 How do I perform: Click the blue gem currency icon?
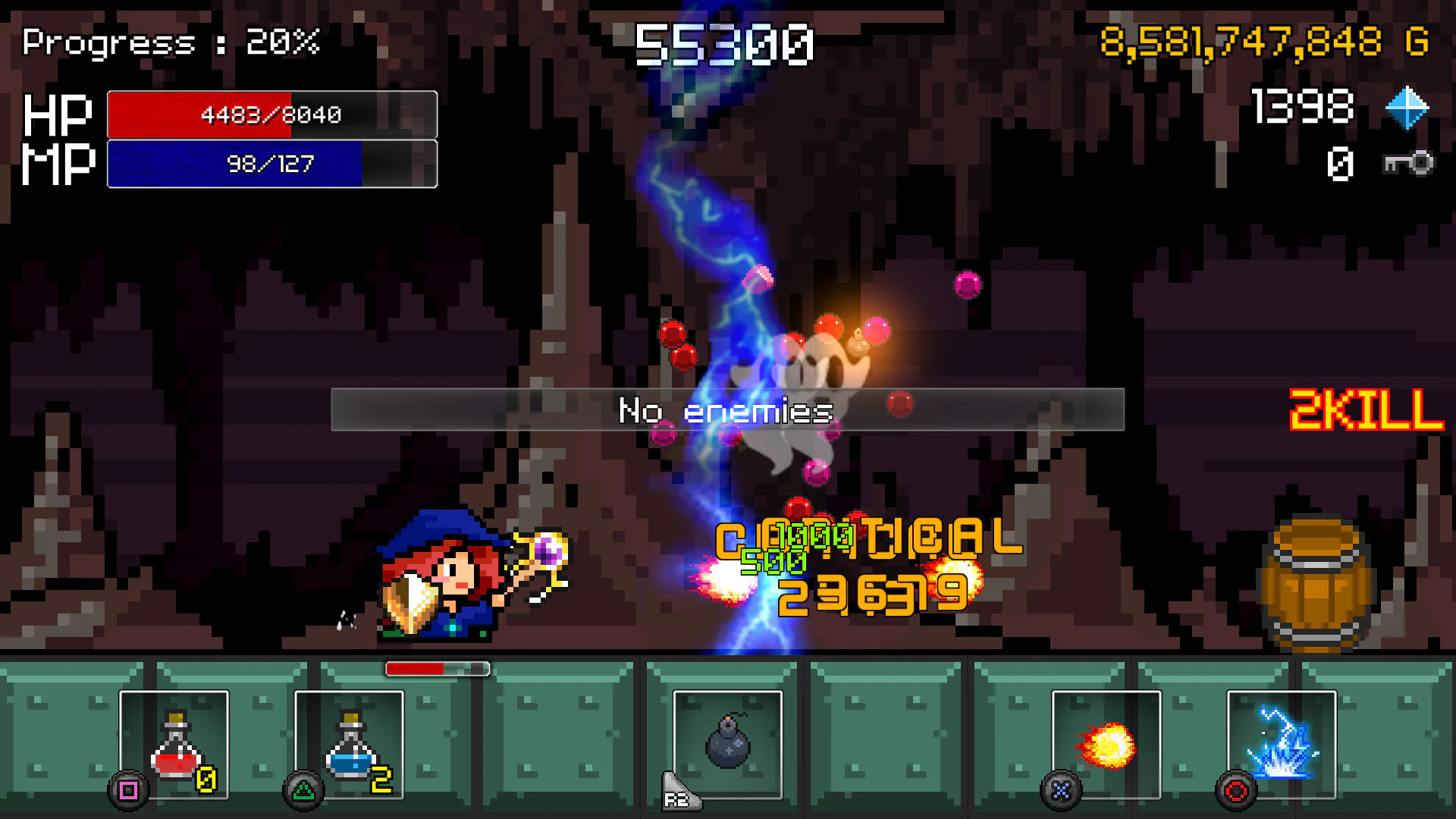[x=1406, y=108]
